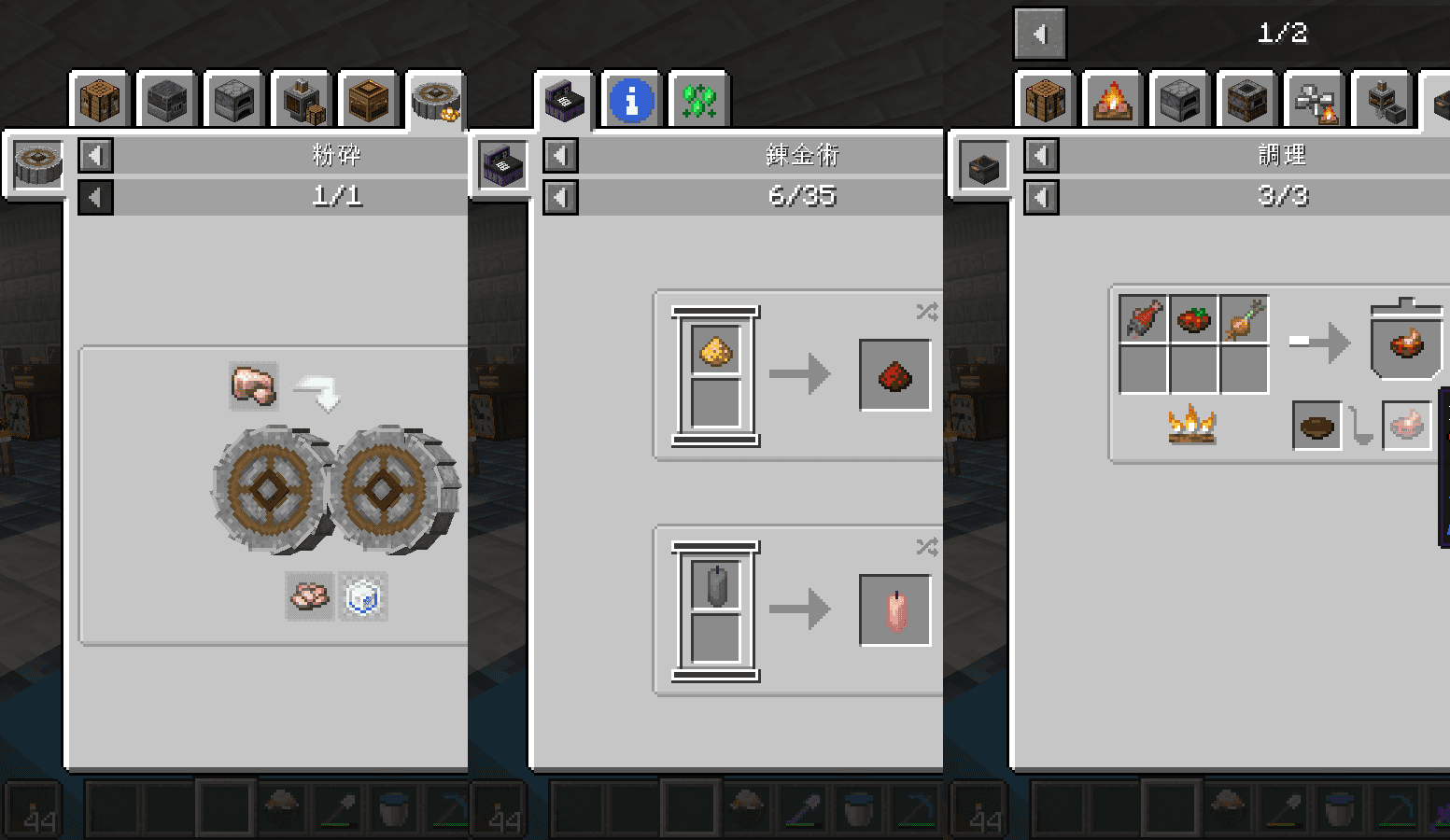Choose the red dust output slot

tap(894, 375)
